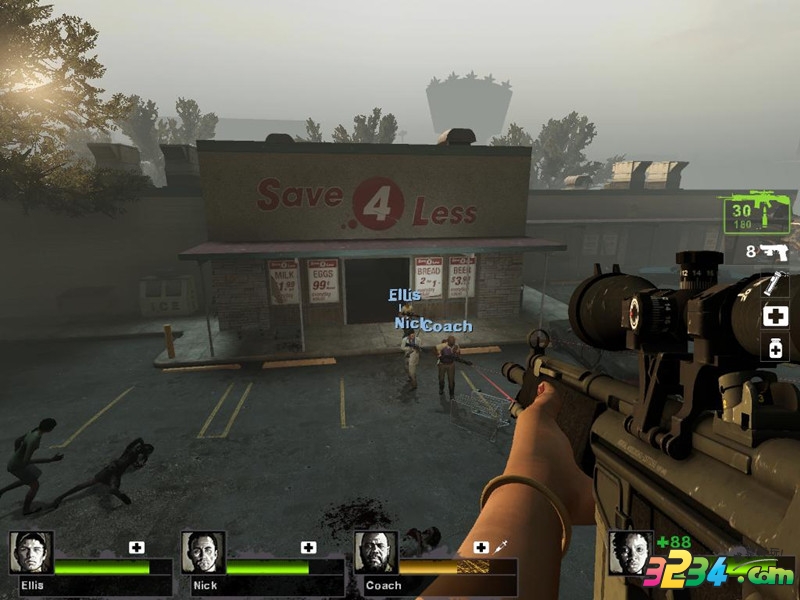Click Coach's teammate portrait
Image resolution: width=800 pixels, height=600 pixels.
376,553
